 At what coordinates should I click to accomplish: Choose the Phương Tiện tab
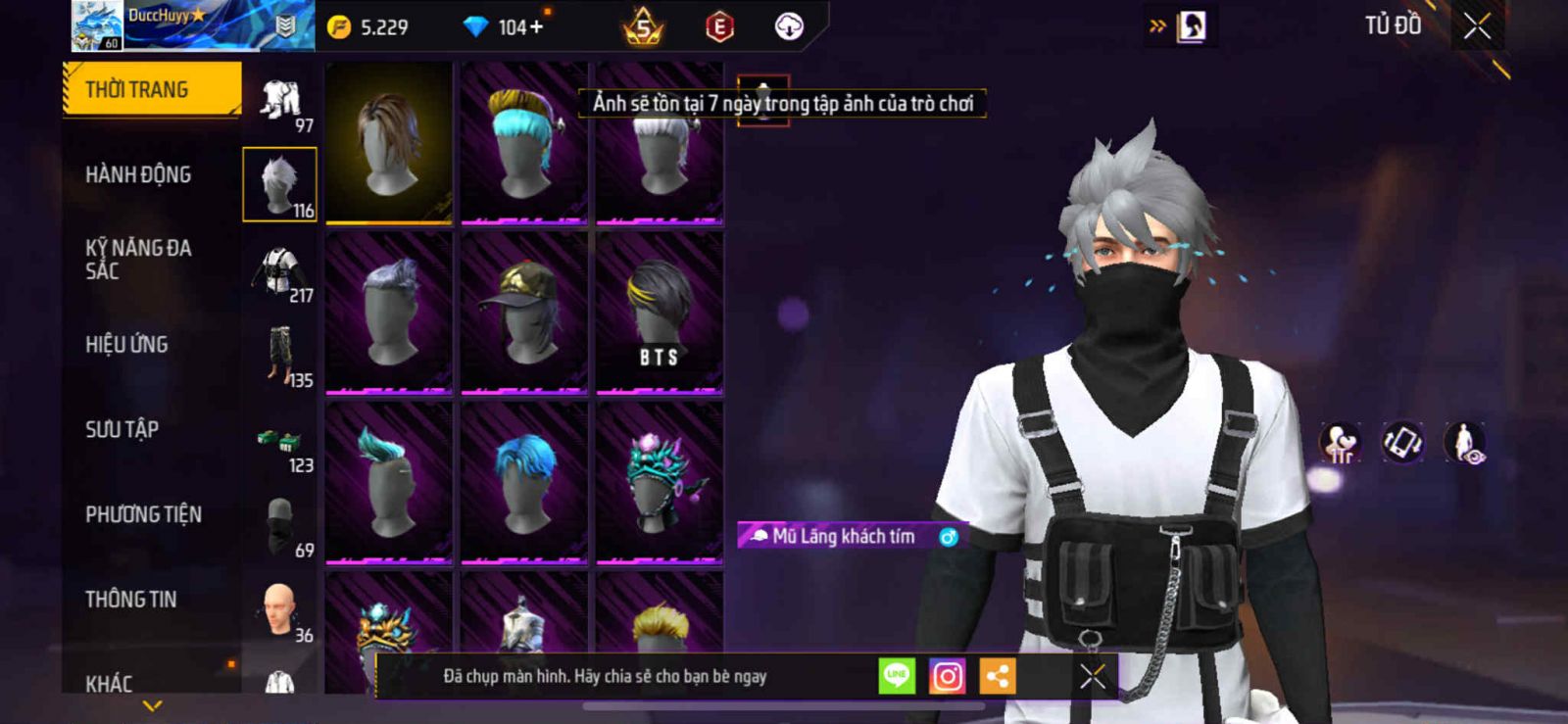click(143, 514)
